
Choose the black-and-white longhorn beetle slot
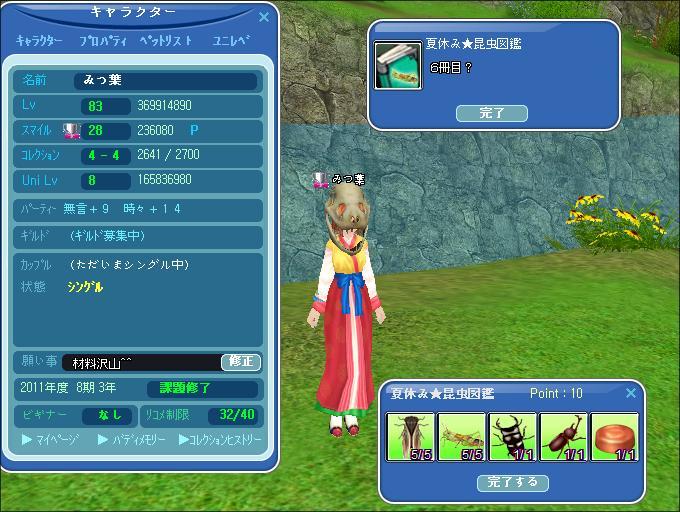click(x=512, y=437)
